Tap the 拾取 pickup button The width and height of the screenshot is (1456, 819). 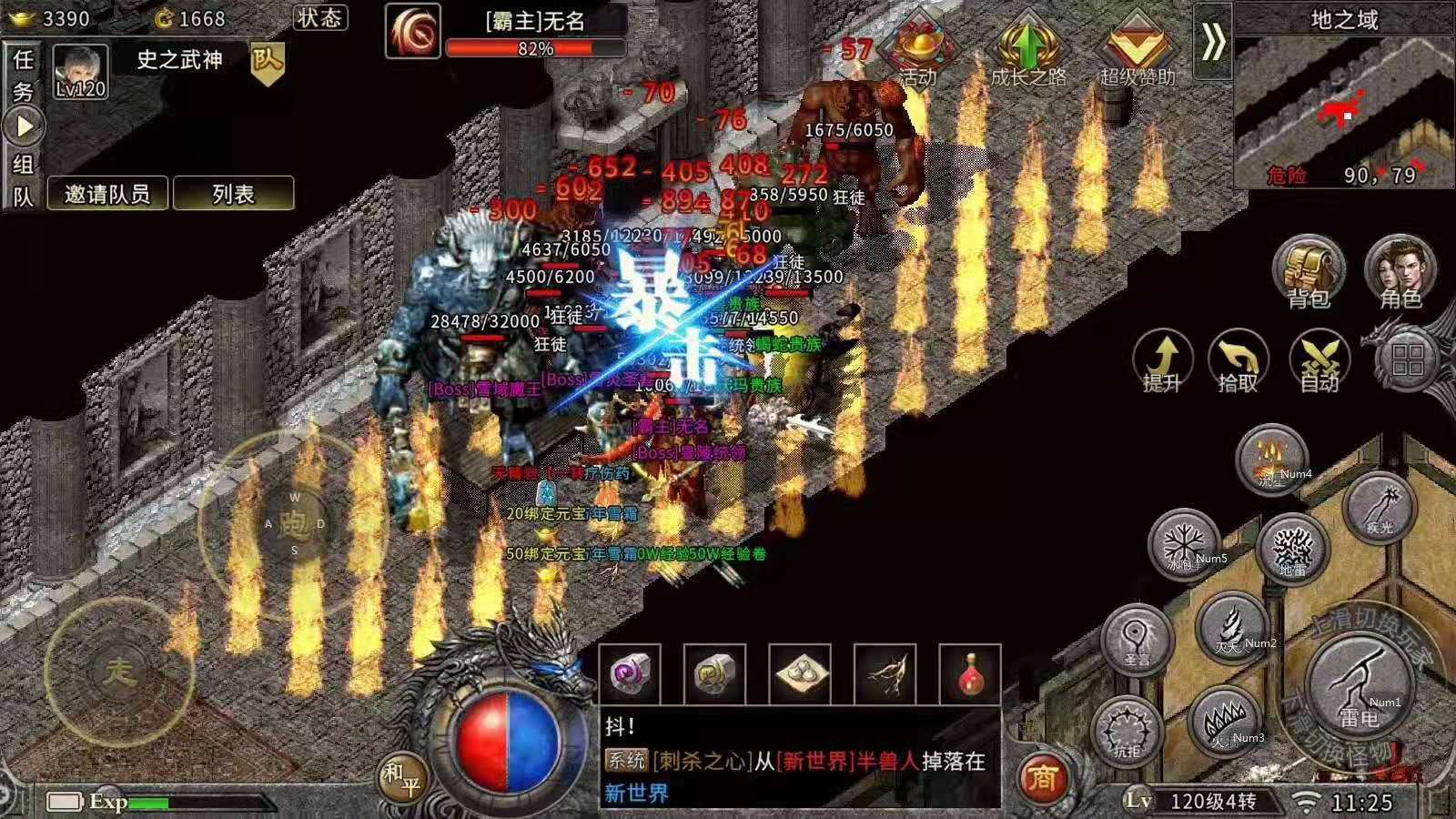(x=1237, y=361)
